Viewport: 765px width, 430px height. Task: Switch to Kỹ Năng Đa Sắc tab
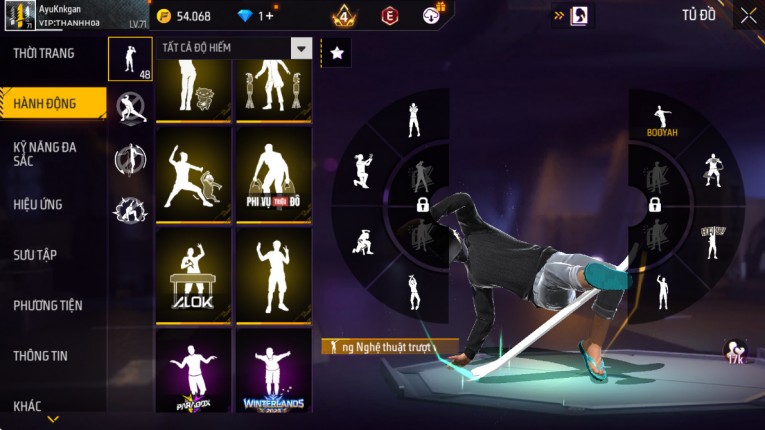(45, 154)
